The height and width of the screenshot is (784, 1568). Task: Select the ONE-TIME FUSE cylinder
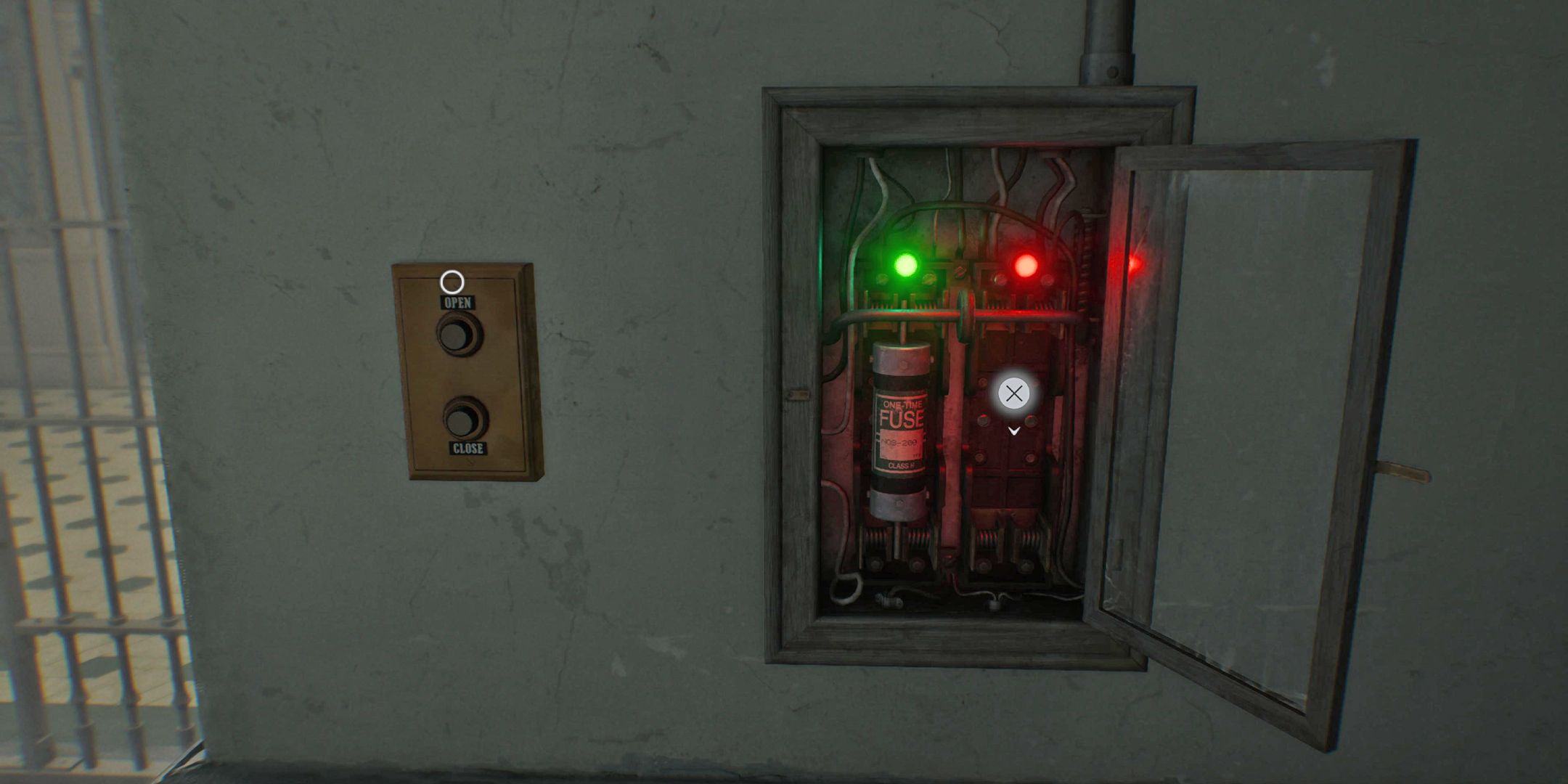[902, 428]
